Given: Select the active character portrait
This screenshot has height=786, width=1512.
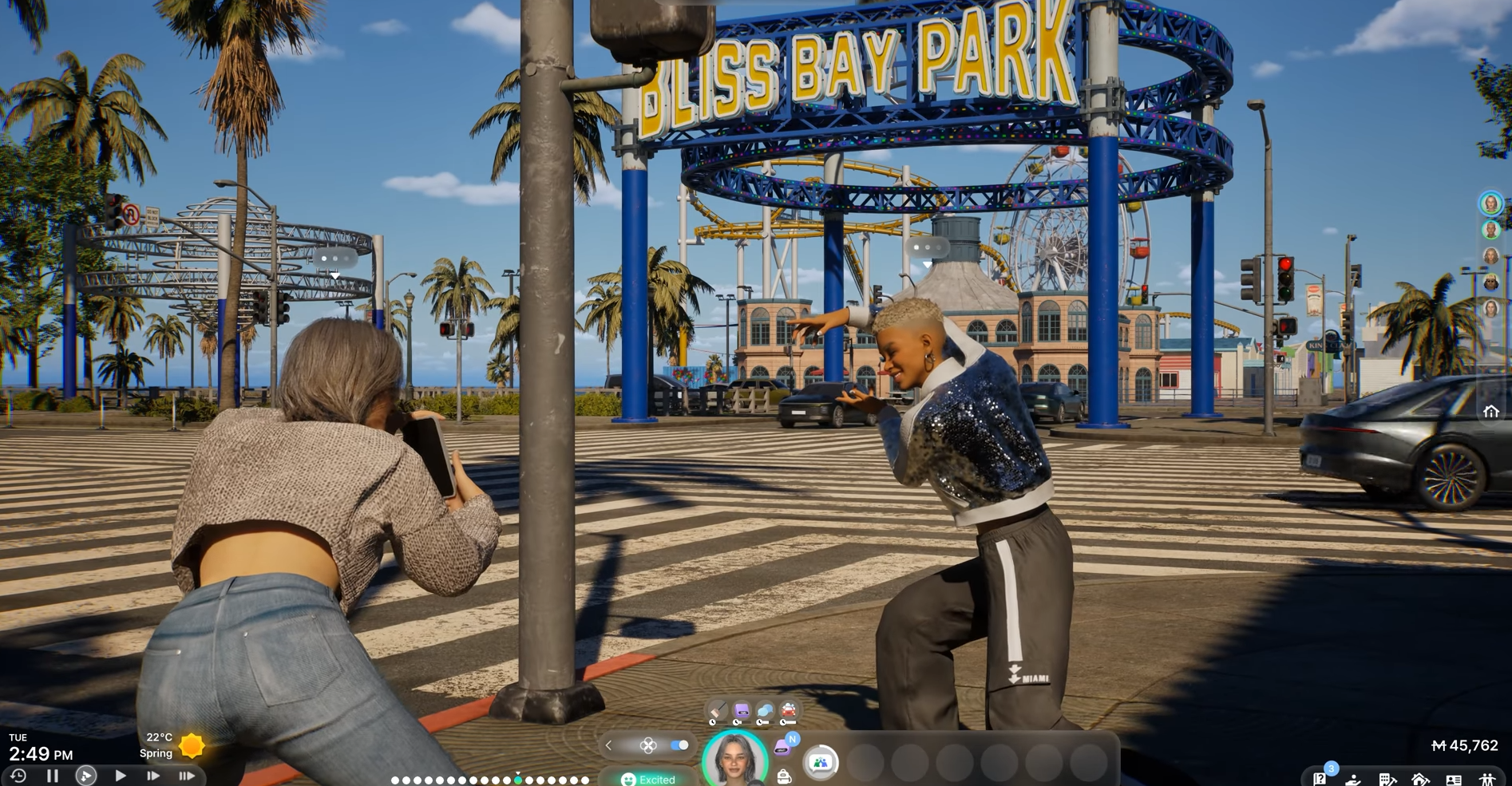Looking at the screenshot, I should pyautogui.click(x=734, y=759).
